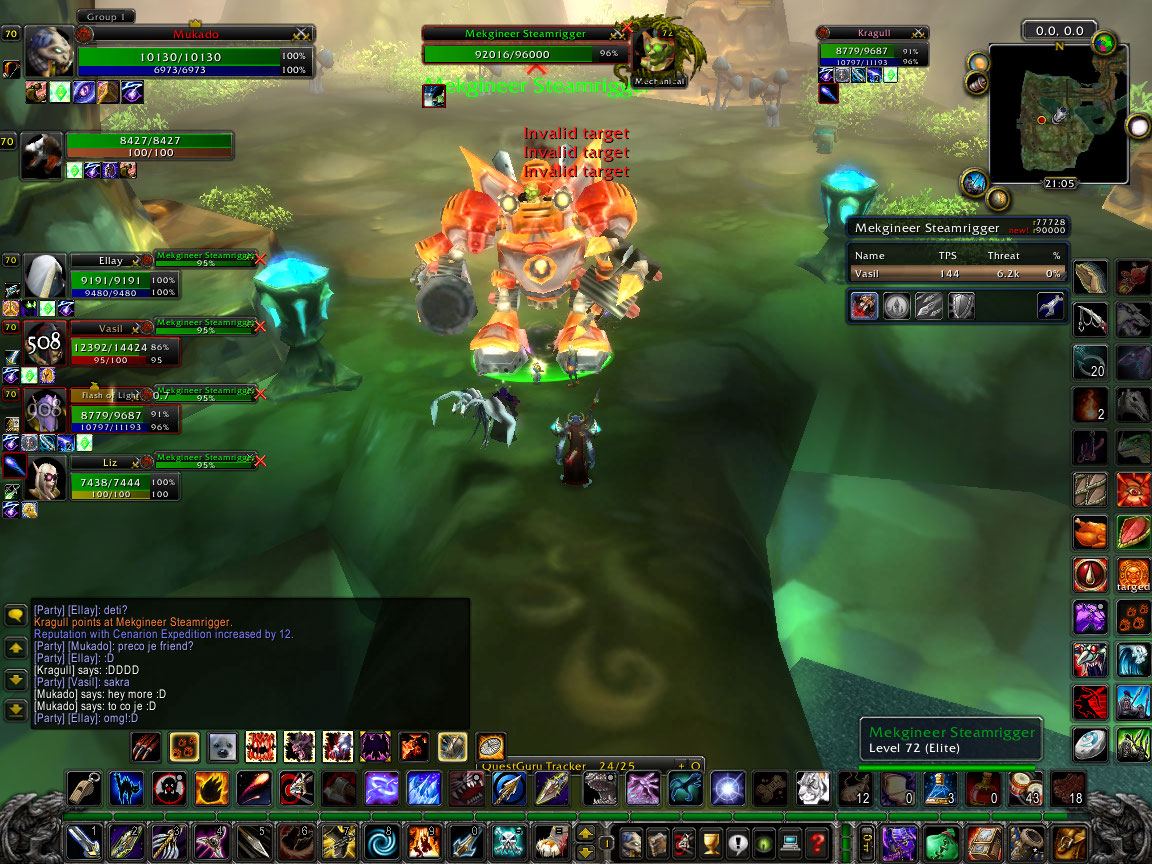Open the red question mark help button

[817, 841]
